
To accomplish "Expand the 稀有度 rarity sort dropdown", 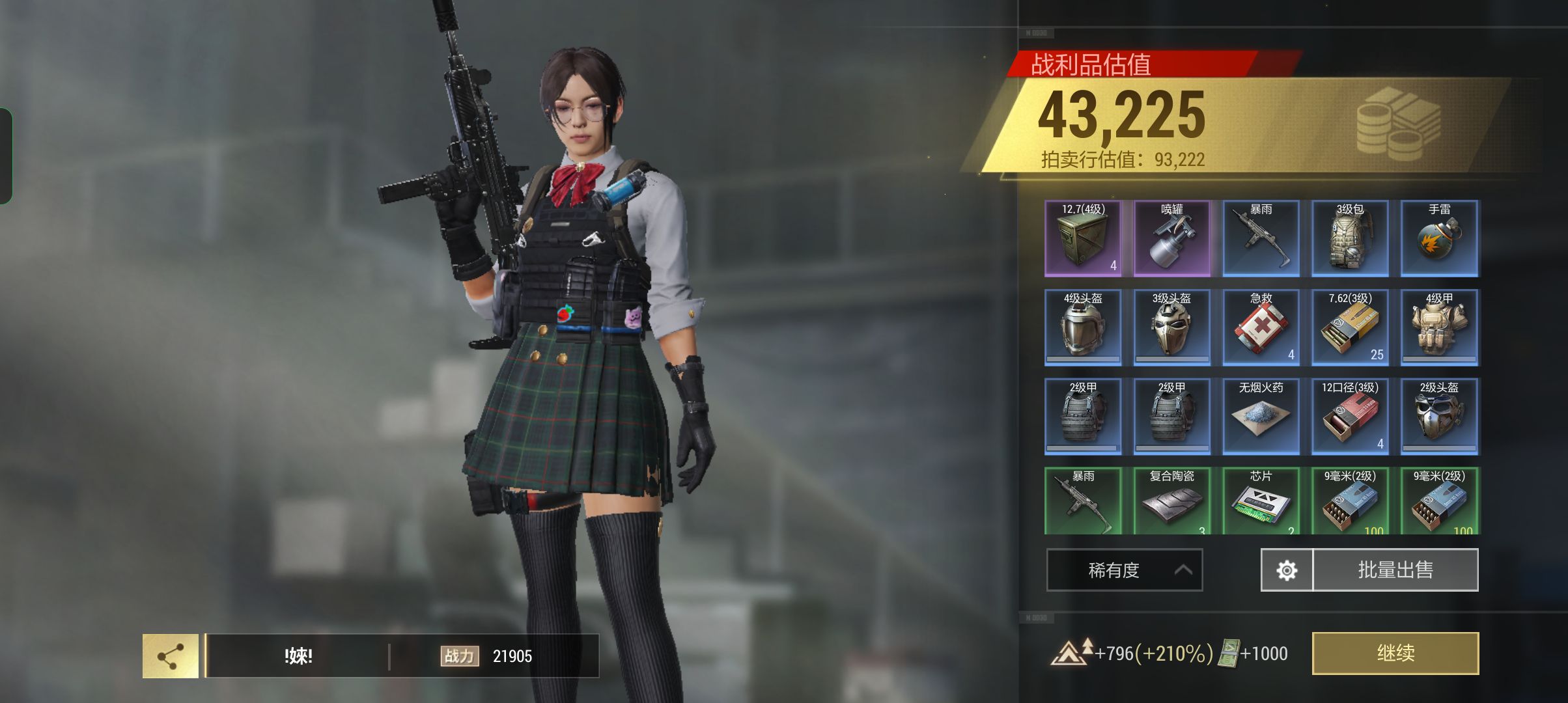I will (x=1124, y=570).
